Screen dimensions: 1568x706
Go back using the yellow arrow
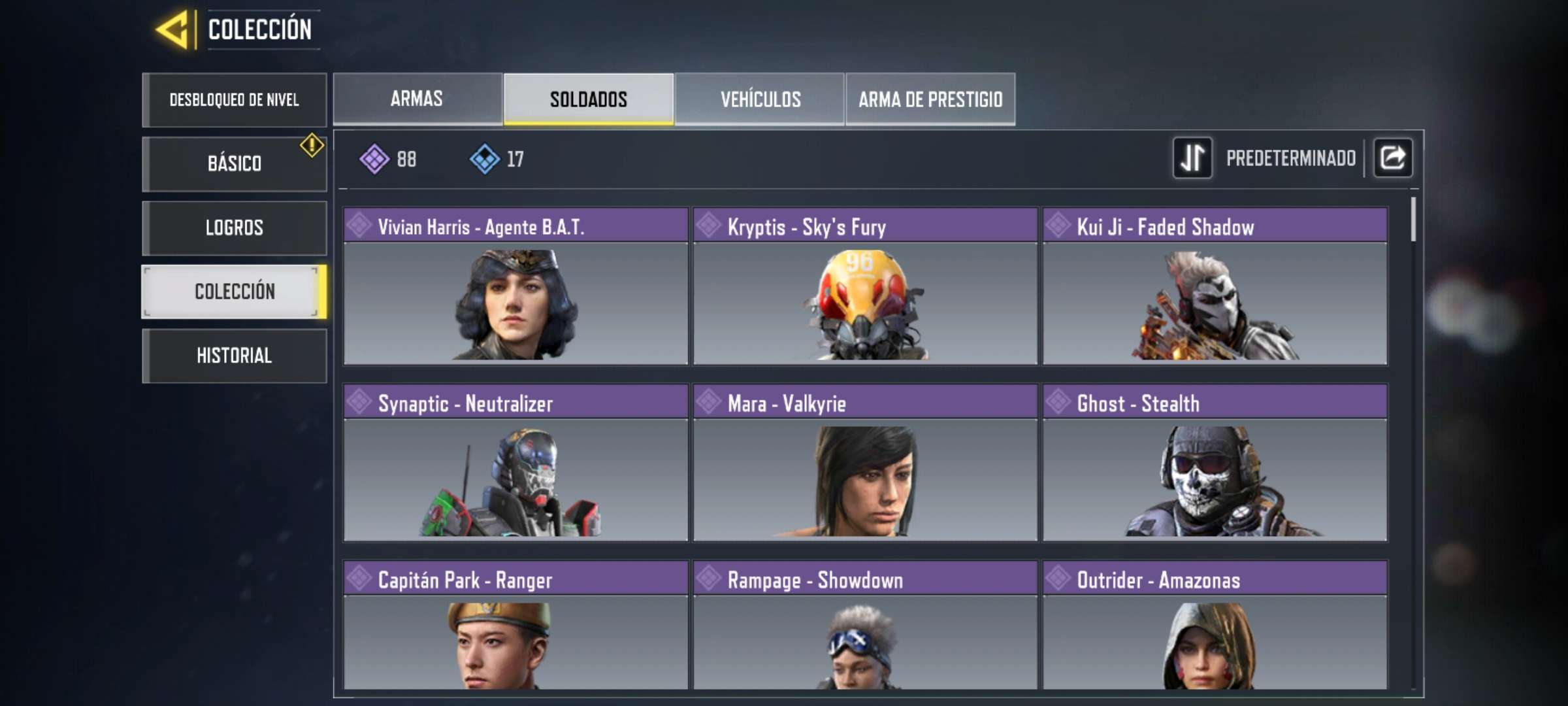tap(172, 29)
